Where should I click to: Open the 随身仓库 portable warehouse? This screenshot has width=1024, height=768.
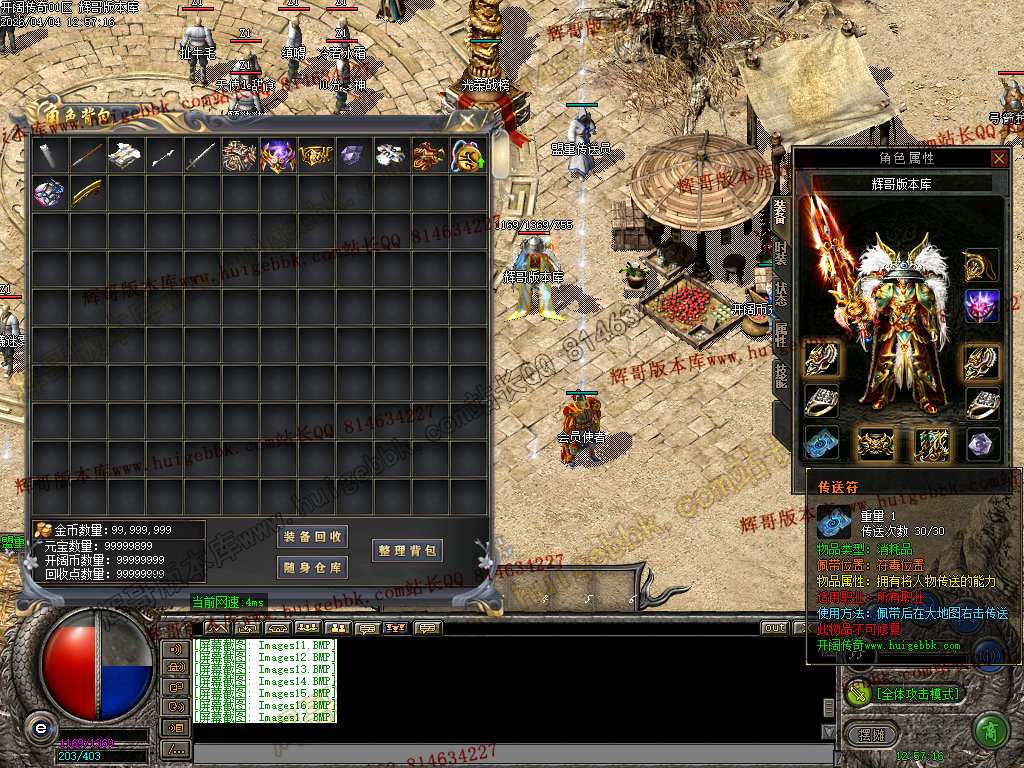pyautogui.click(x=313, y=568)
